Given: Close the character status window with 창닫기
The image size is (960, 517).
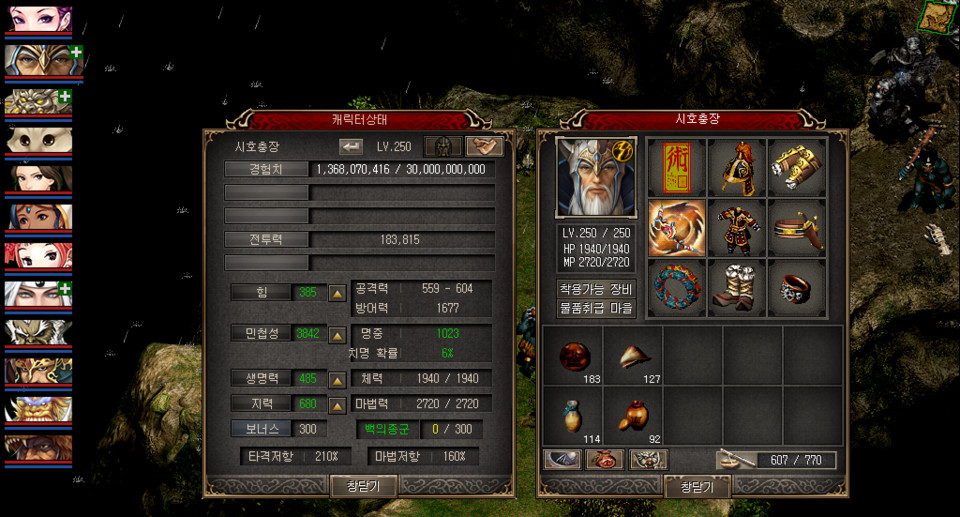Looking at the screenshot, I should (364, 485).
